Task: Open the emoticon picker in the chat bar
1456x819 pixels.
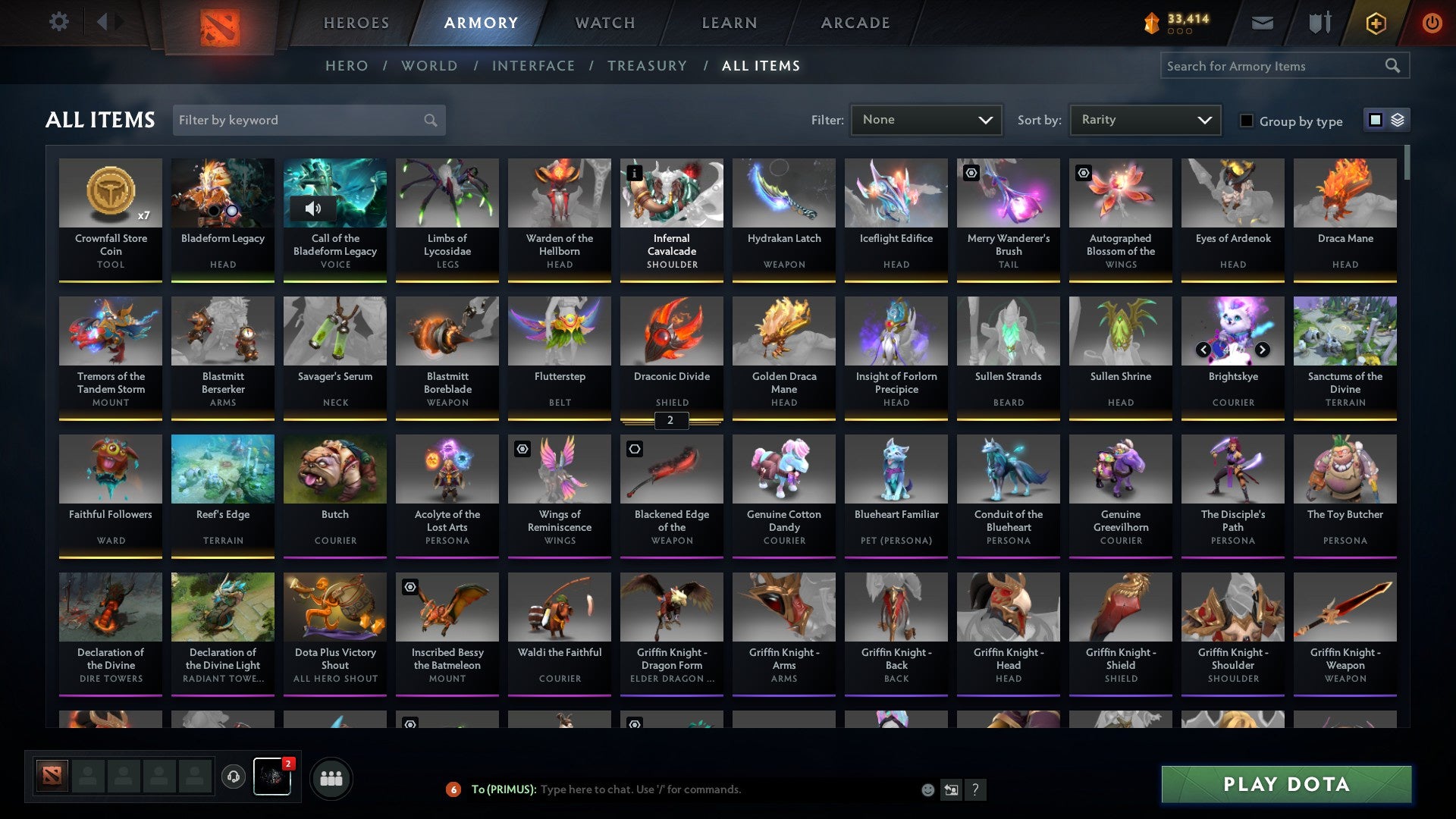Action: tap(927, 789)
